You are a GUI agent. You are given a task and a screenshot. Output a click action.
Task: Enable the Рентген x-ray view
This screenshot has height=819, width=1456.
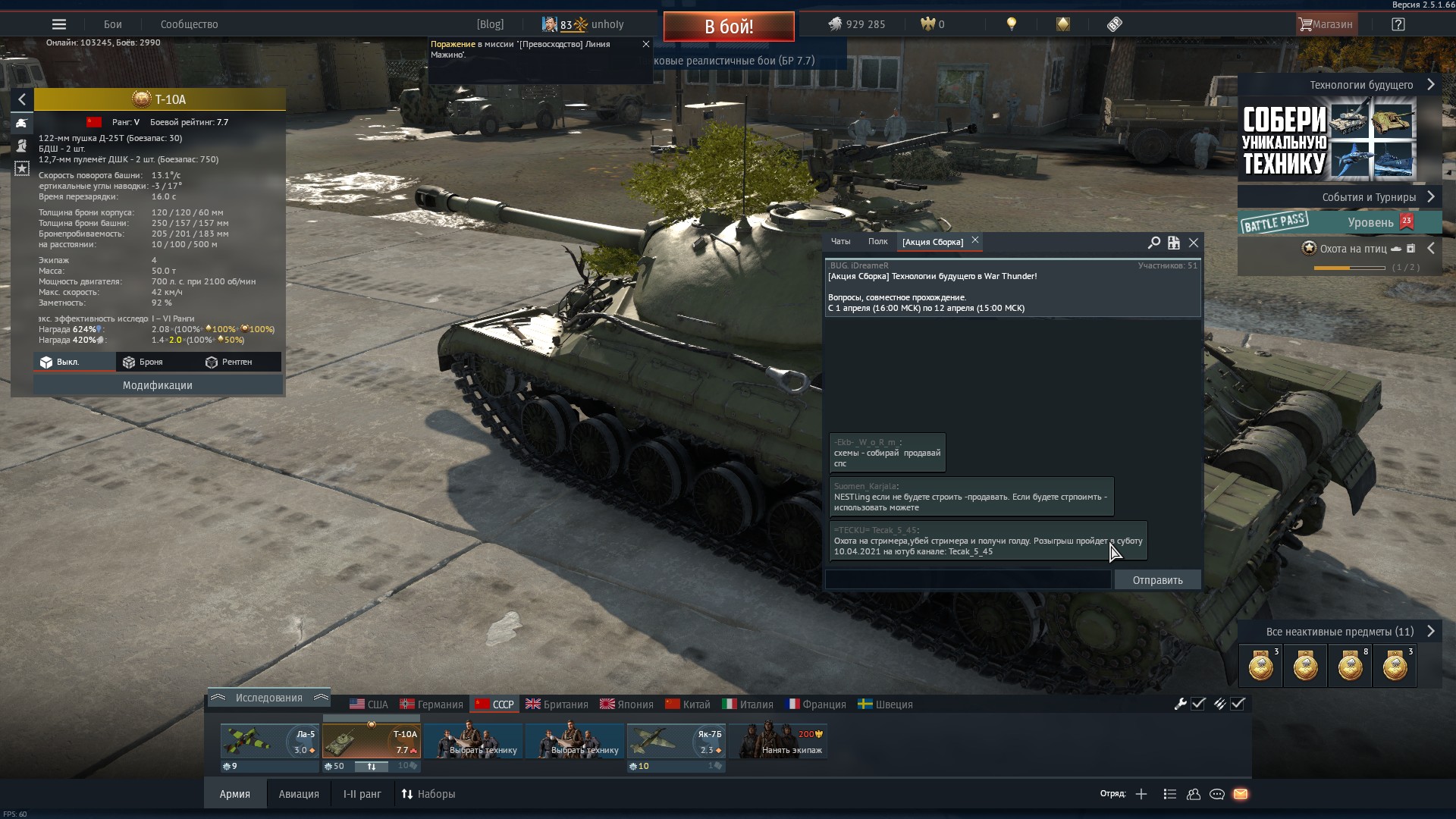229,362
